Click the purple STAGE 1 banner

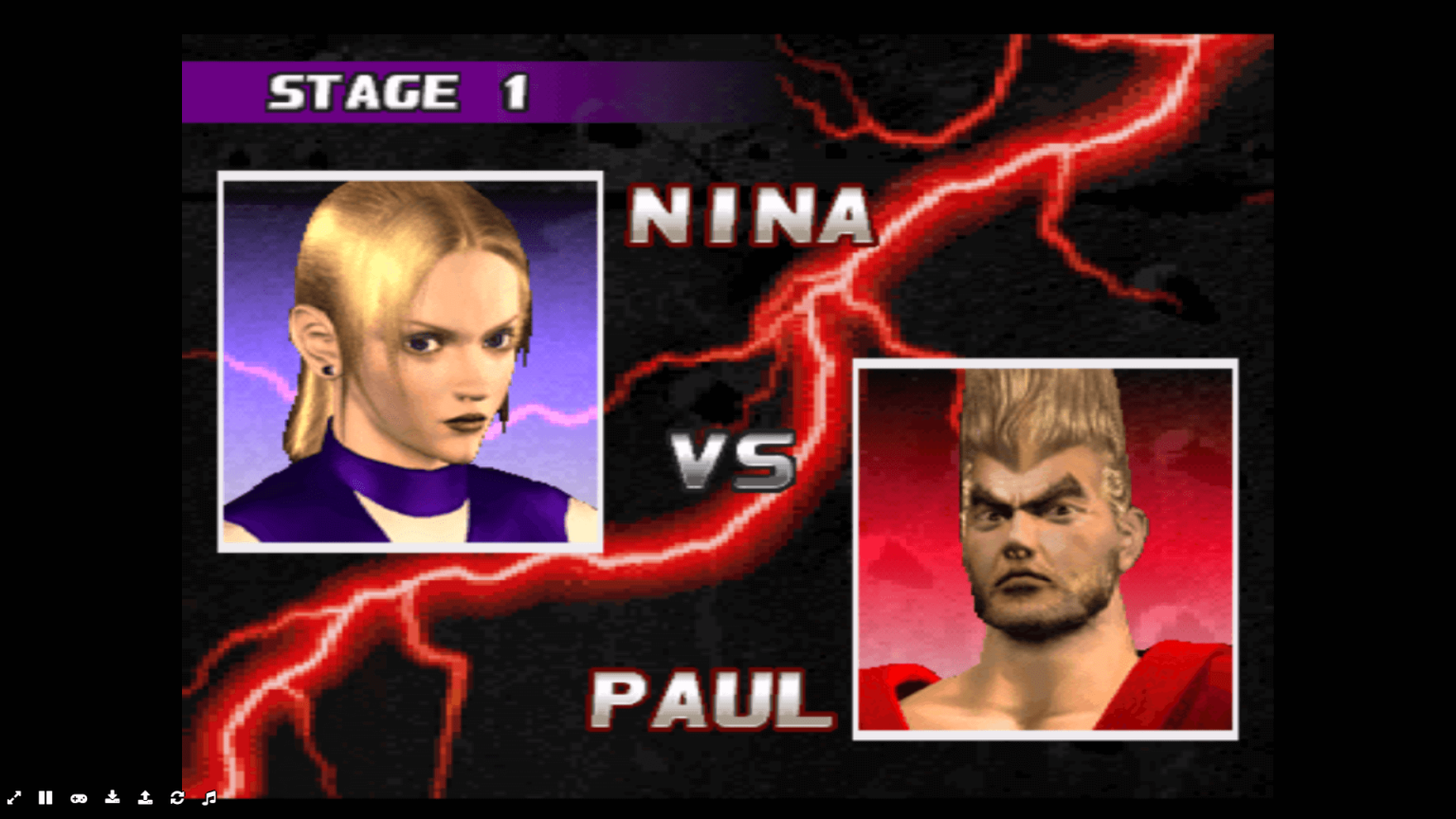(x=398, y=92)
